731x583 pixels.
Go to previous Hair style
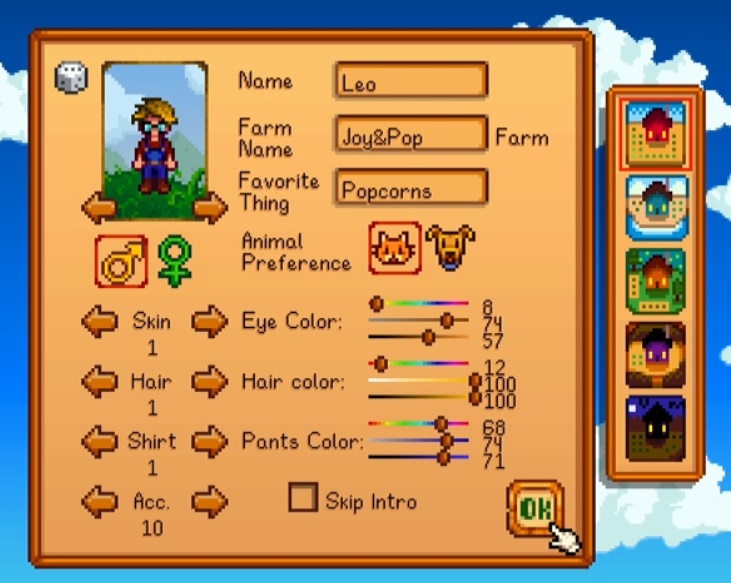coord(99,381)
